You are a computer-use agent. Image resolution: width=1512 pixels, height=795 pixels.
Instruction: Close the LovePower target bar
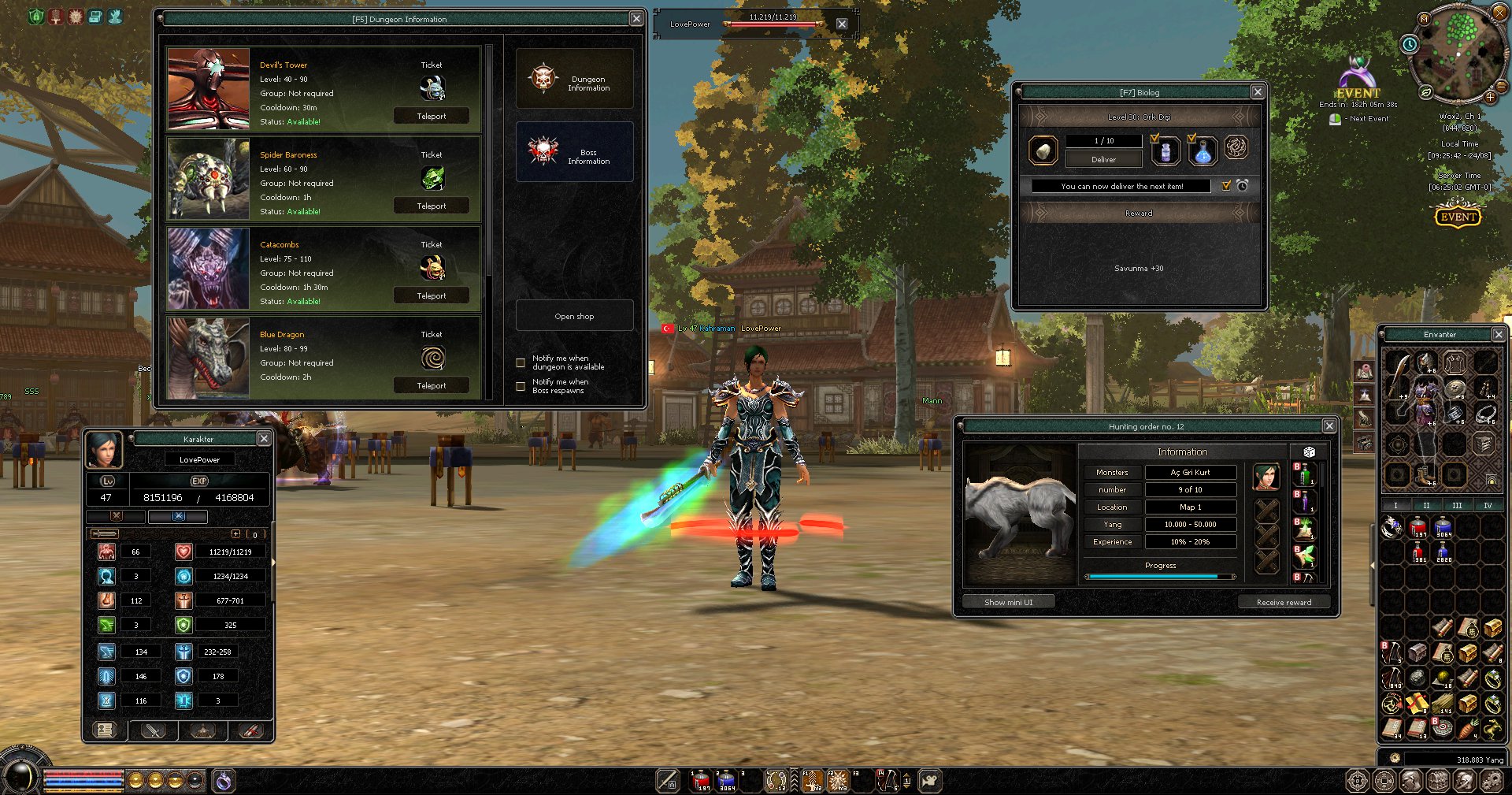[x=842, y=24]
